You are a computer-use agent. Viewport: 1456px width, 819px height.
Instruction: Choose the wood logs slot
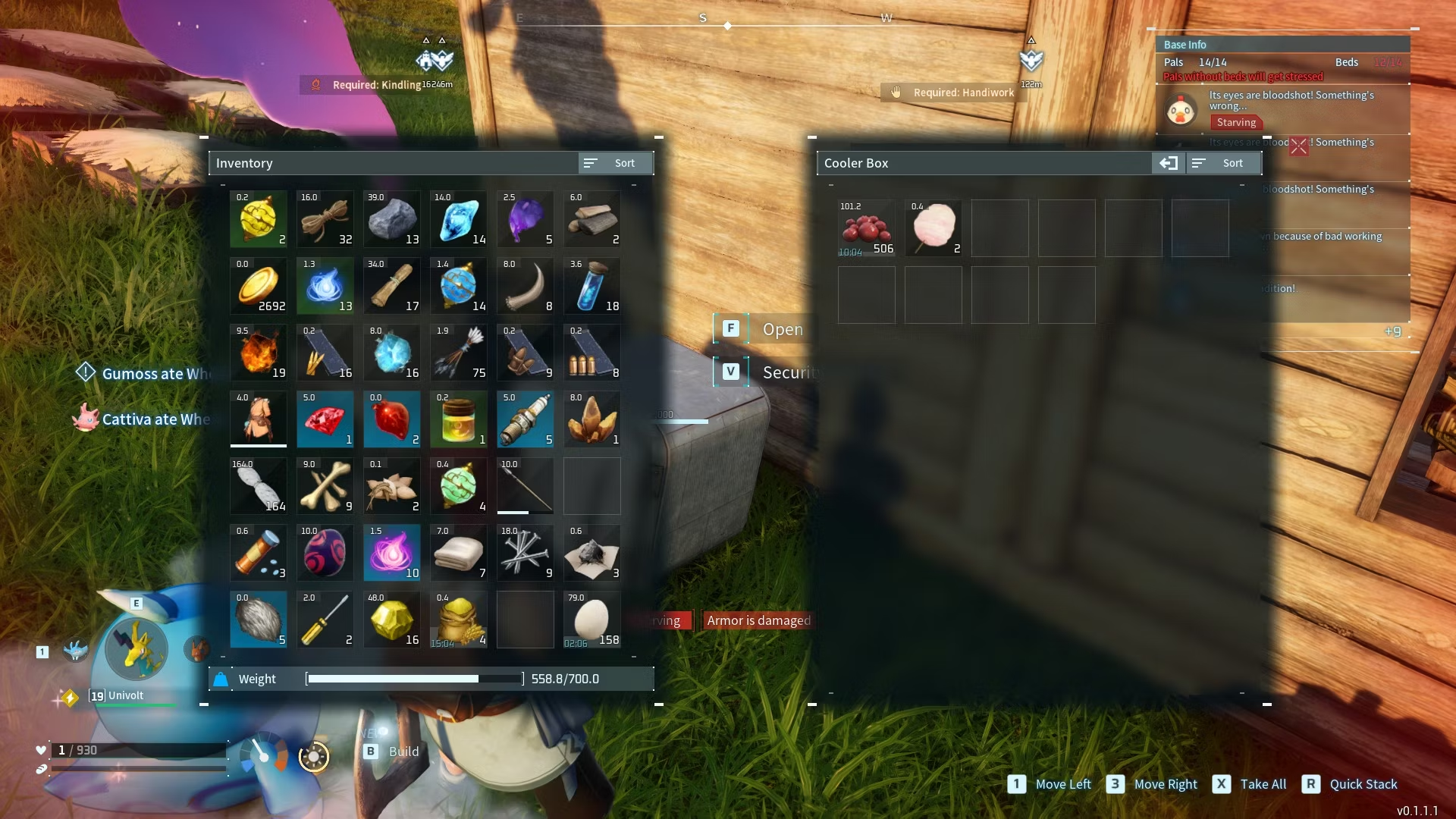[x=591, y=219]
